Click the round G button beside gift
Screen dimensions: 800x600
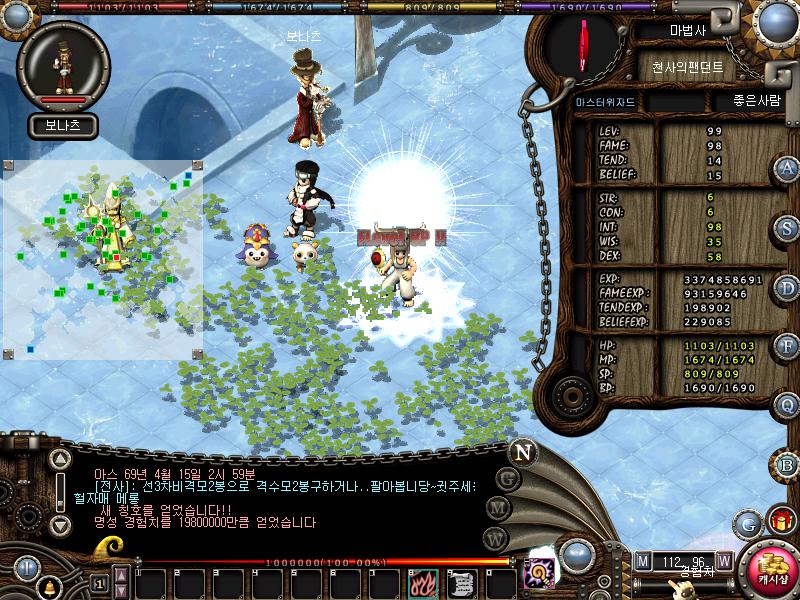click(747, 522)
